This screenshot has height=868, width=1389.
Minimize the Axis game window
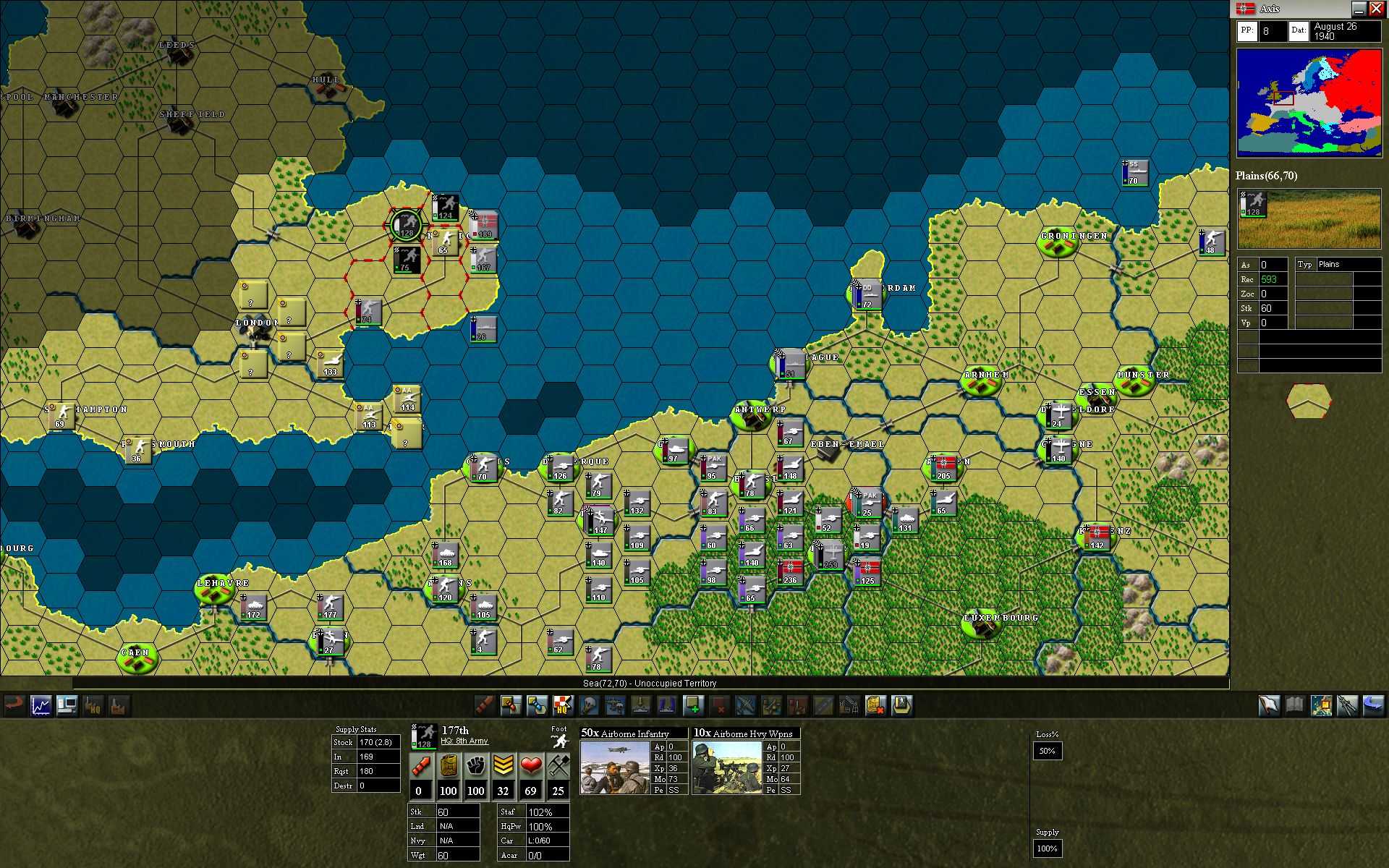(x=1359, y=9)
